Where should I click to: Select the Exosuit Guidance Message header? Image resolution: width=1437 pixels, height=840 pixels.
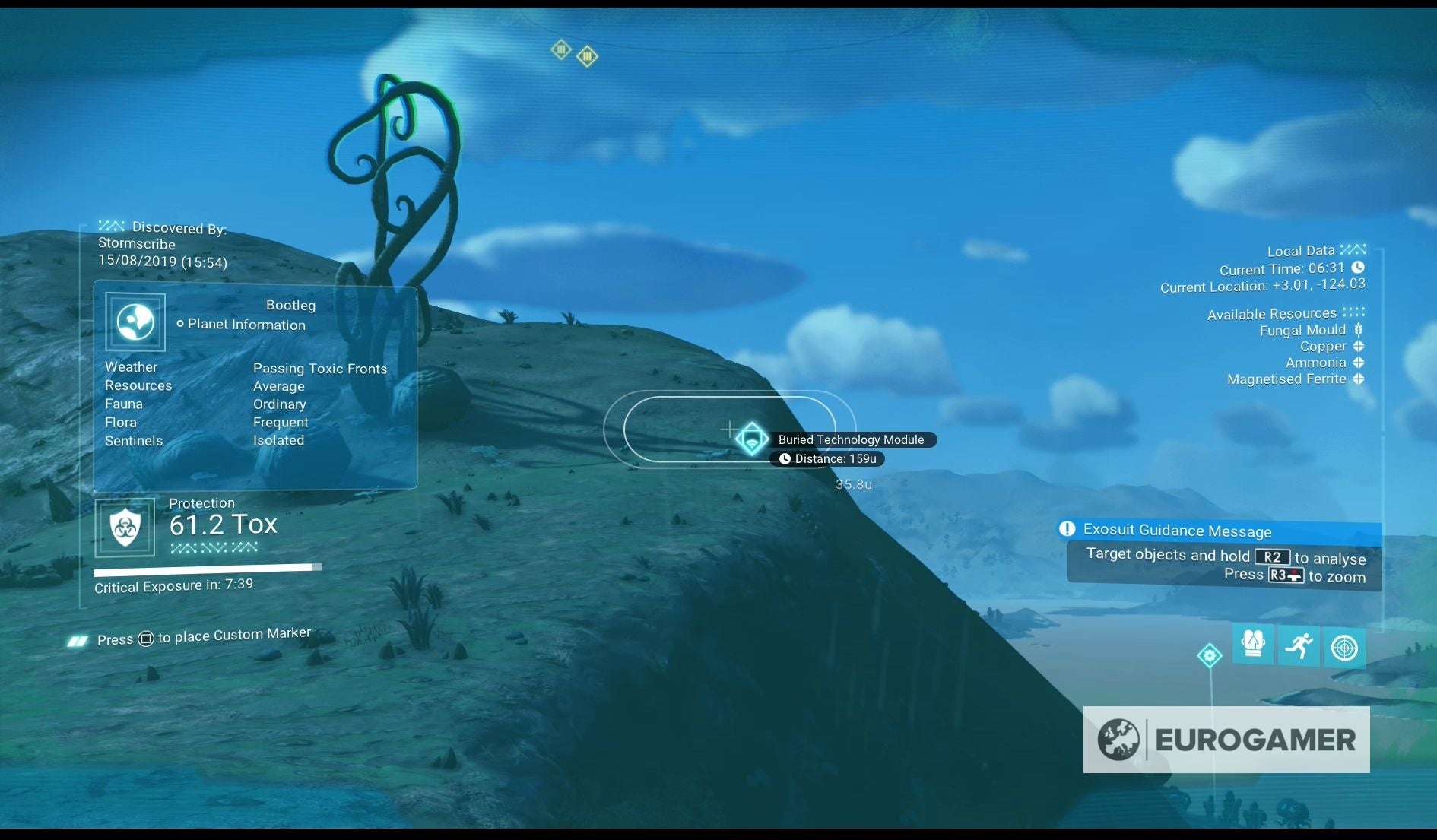1178,531
